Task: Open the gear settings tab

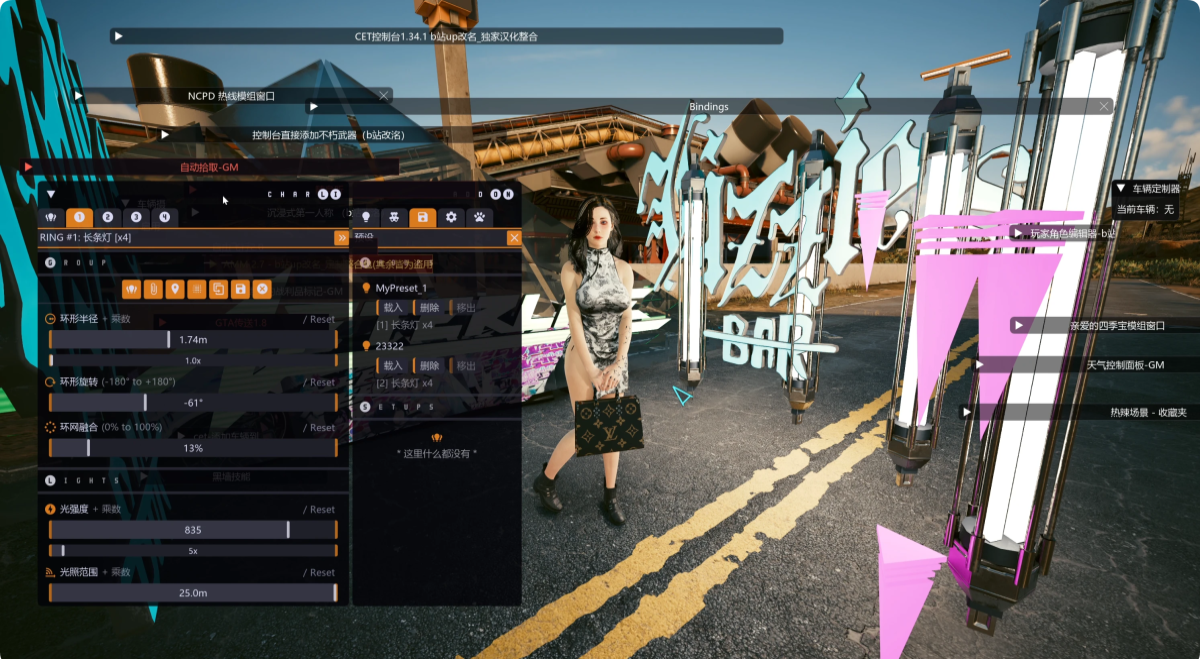Action: pos(451,217)
